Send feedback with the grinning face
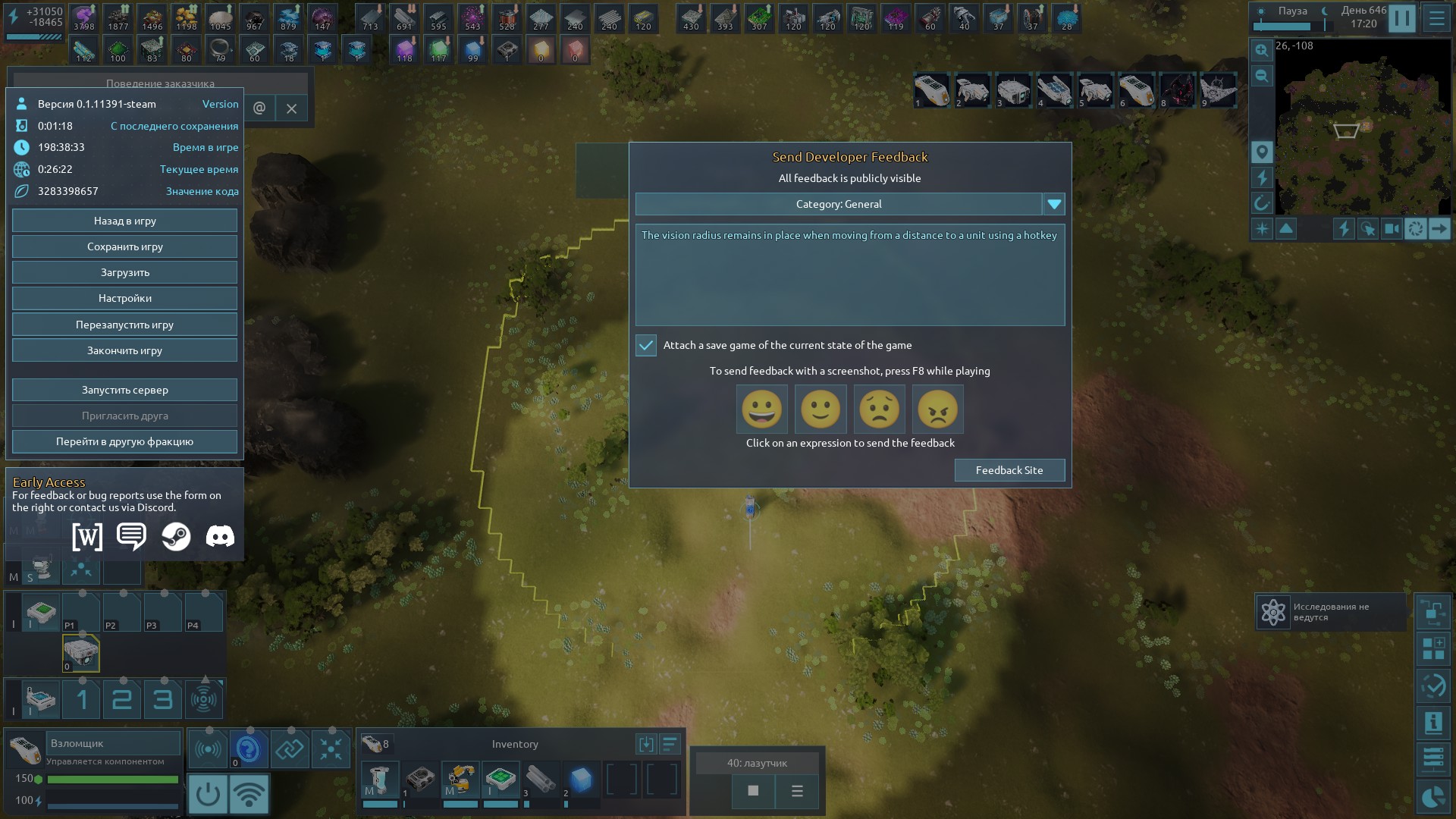Image resolution: width=1456 pixels, height=819 pixels. point(761,409)
